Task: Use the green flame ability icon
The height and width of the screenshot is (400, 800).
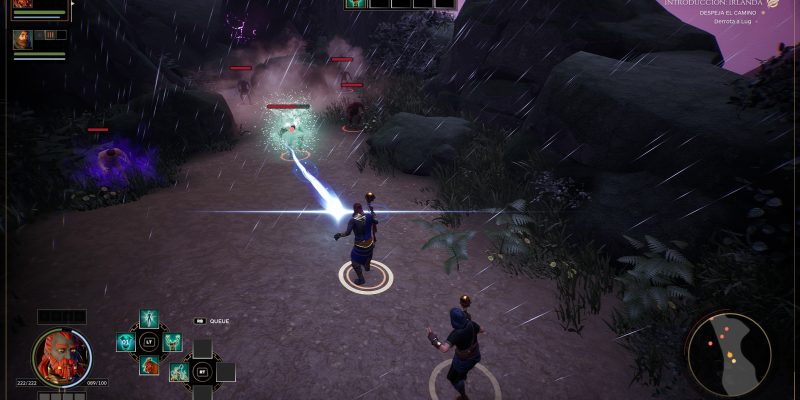Action: 179,373
